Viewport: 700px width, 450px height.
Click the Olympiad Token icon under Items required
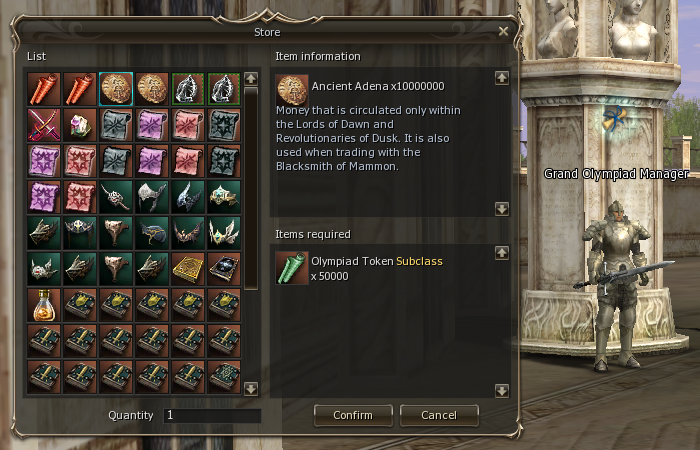coord(292,266)
